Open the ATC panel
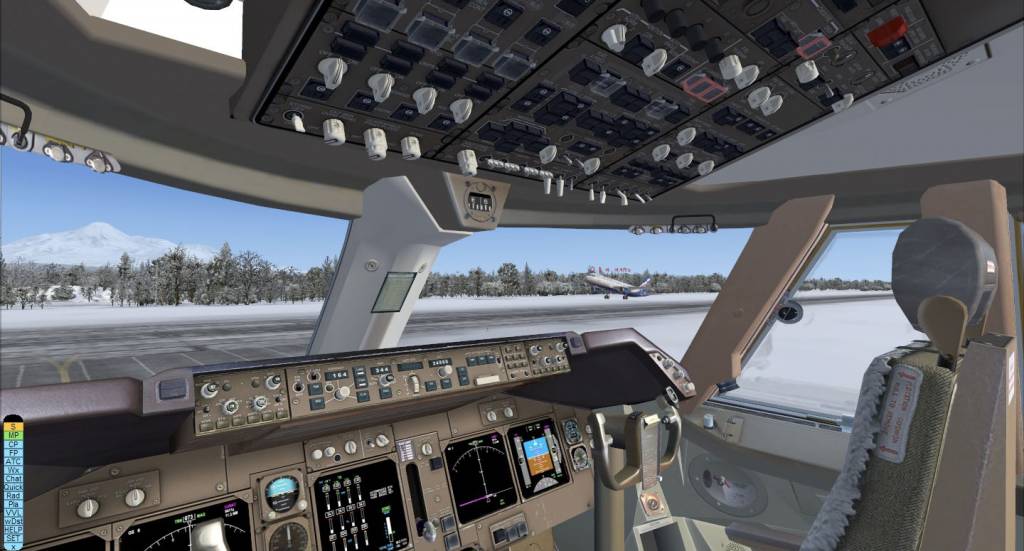The height and width of the screenshot is (551, 1024). tap(12, 461)
